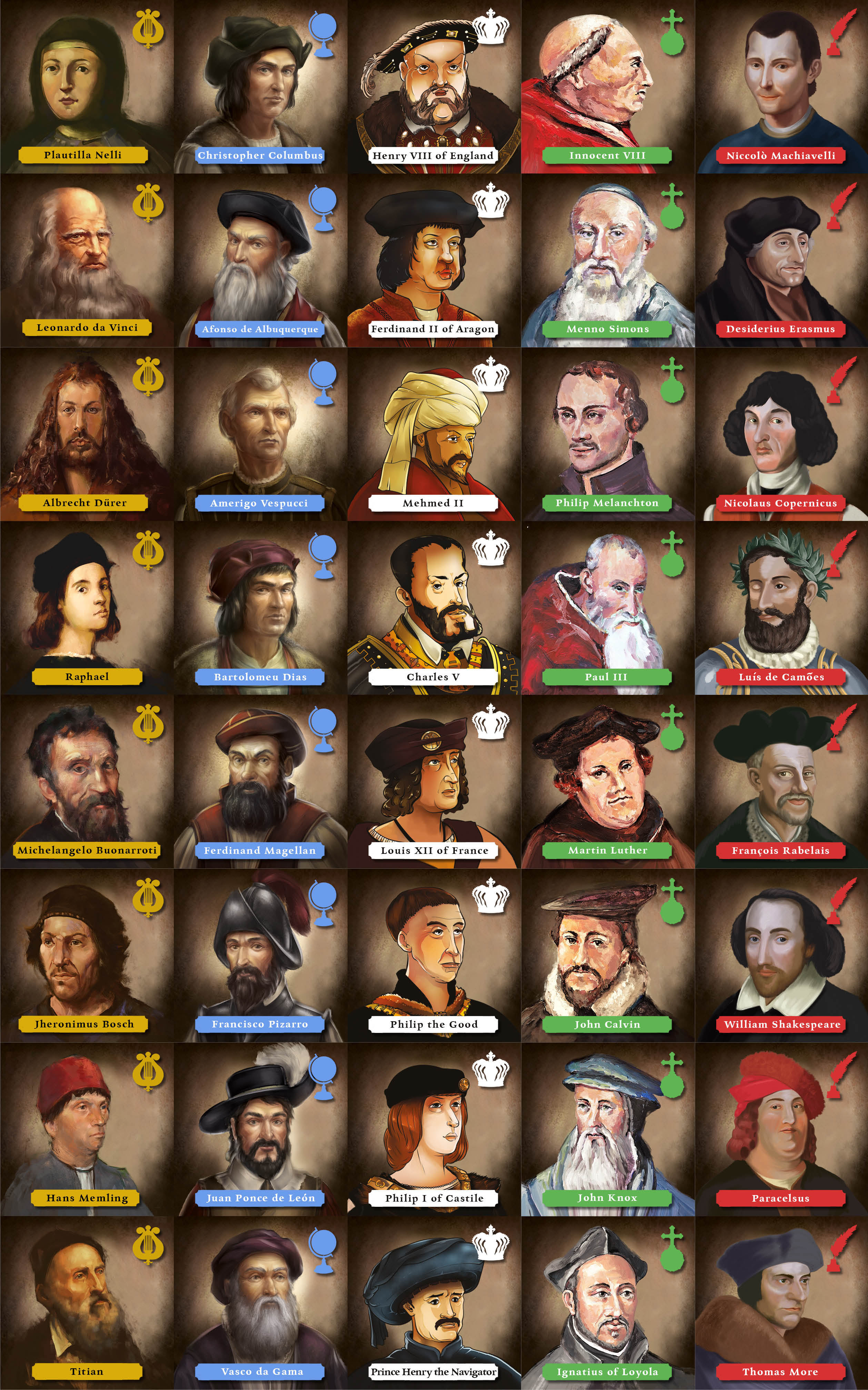Select the Niccolò Machiavelli card

[781, 86]
